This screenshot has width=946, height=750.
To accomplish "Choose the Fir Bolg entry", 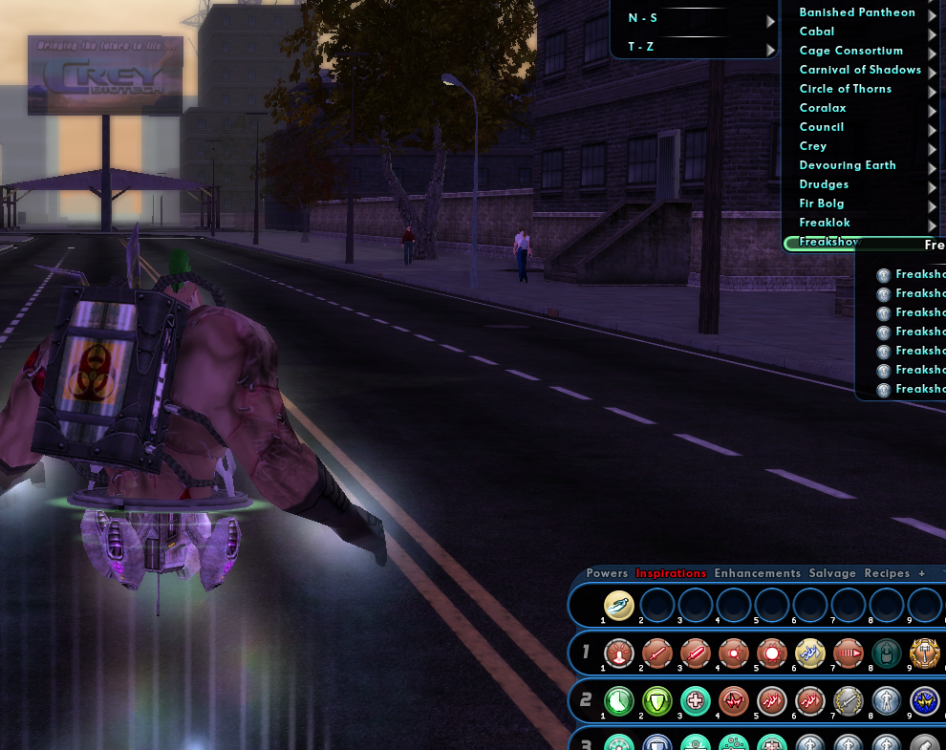I will [822, 203].
